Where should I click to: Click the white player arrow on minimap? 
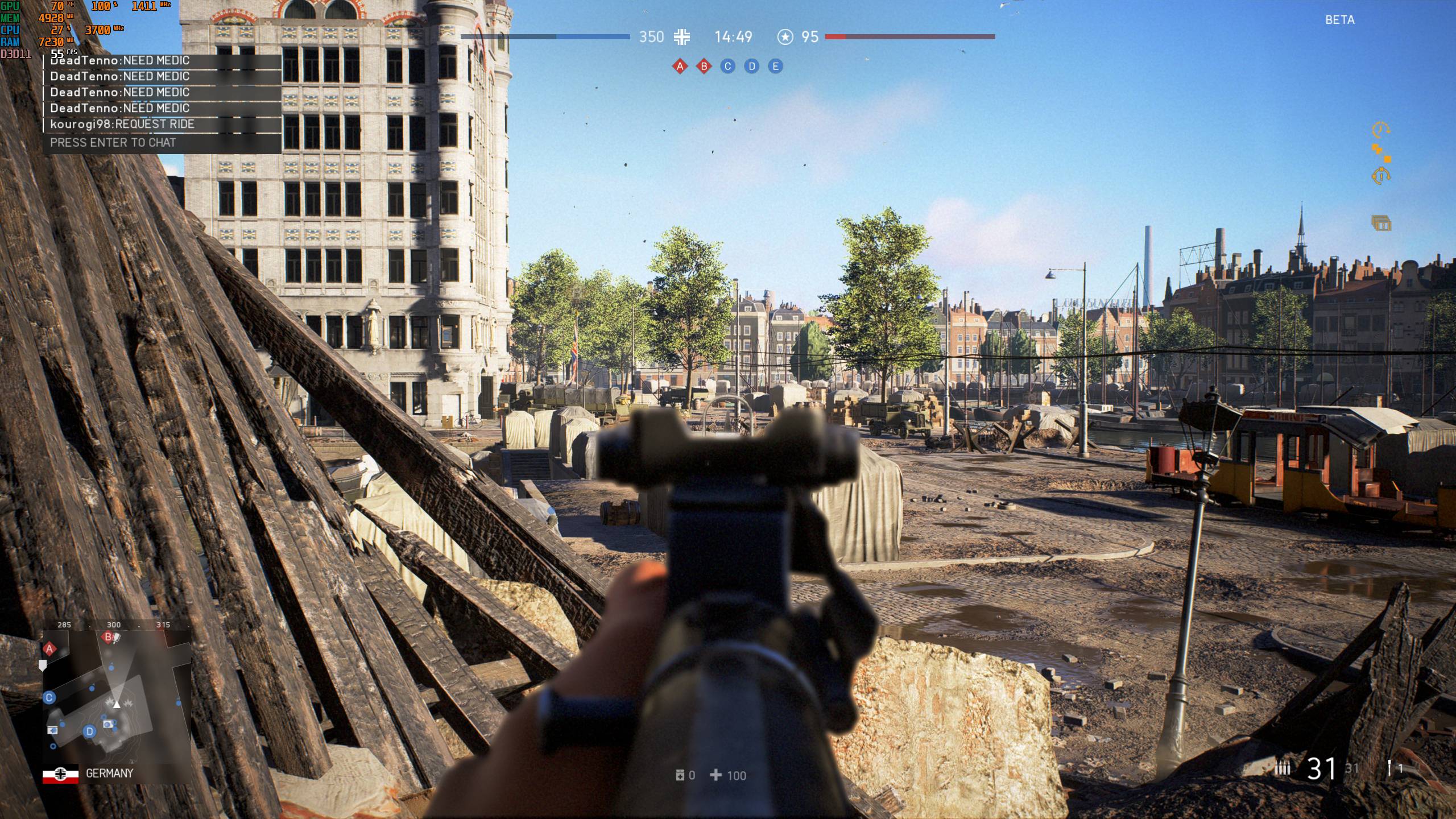click(x=117, y=705)
